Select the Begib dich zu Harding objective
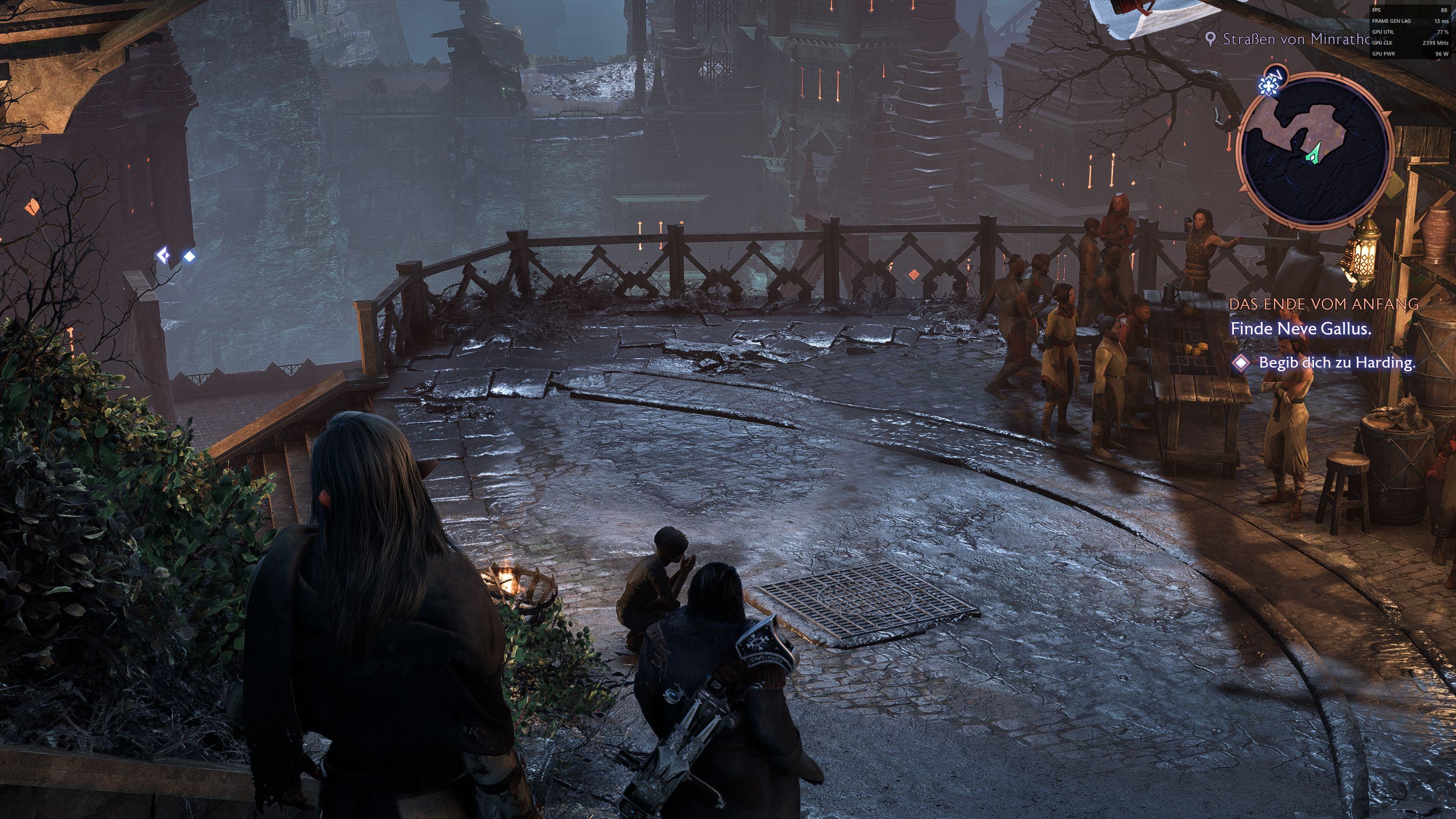 1337,363
